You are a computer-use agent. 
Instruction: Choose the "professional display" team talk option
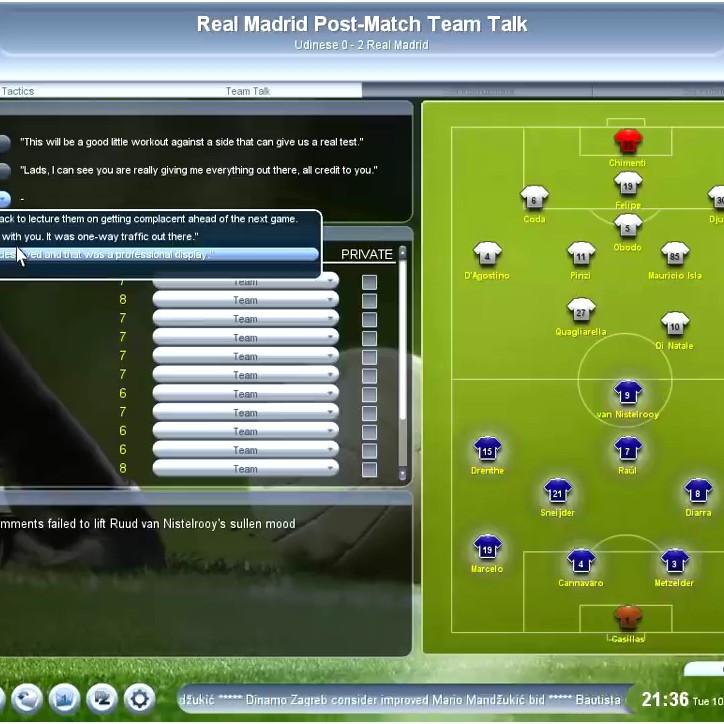pos(160,255)
